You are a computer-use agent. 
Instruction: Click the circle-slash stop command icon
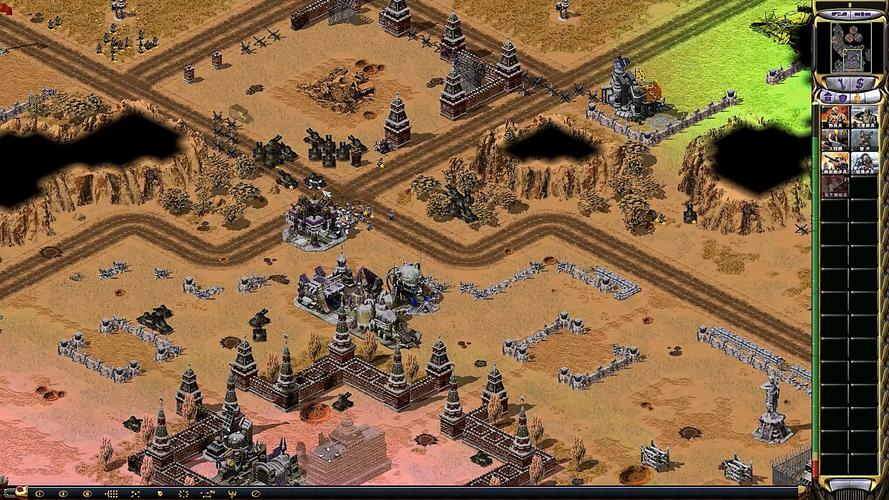click(256, 494)
